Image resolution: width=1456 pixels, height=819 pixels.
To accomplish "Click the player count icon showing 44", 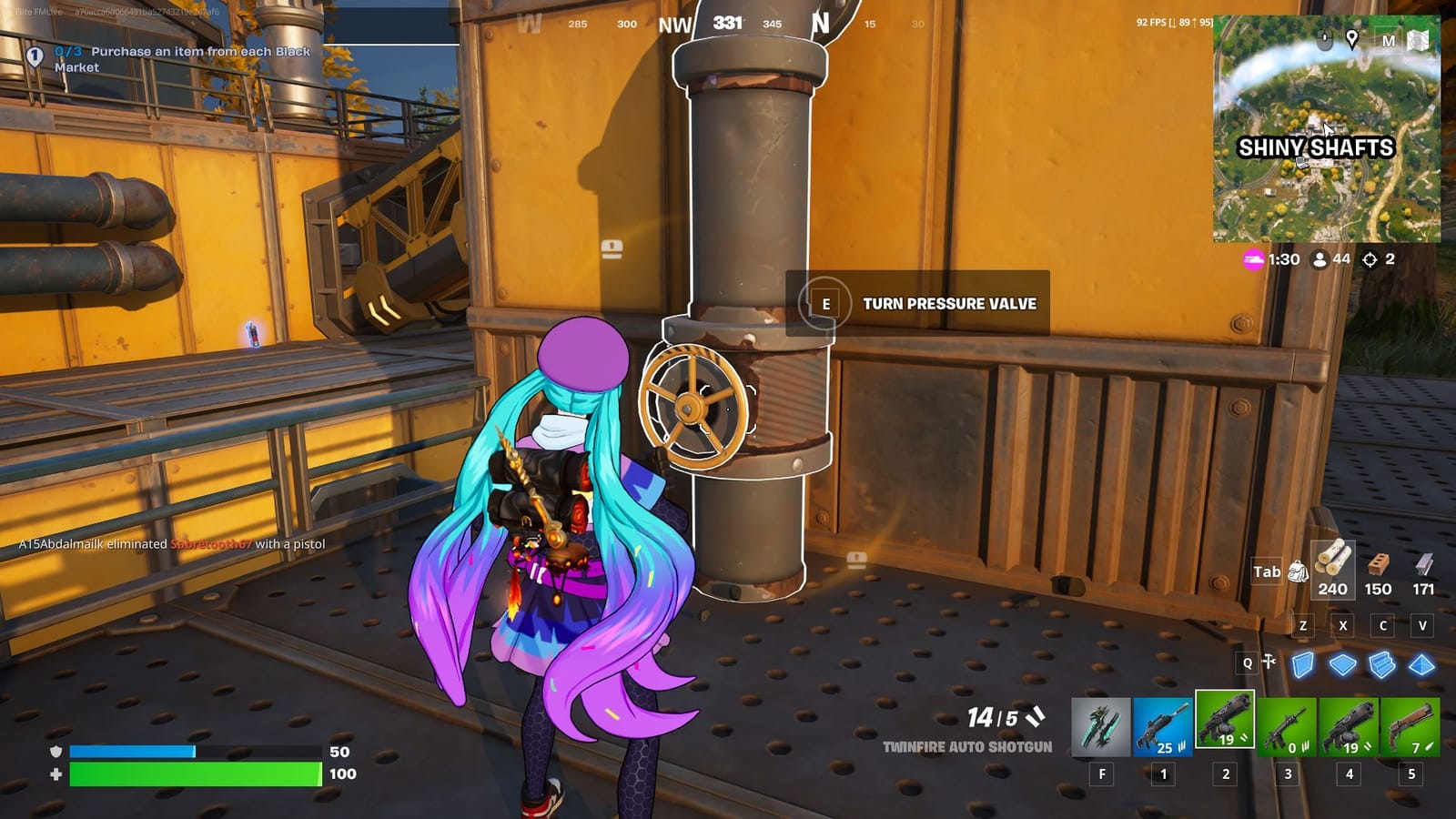I will pyautogui.click(x=1320, y=259).
